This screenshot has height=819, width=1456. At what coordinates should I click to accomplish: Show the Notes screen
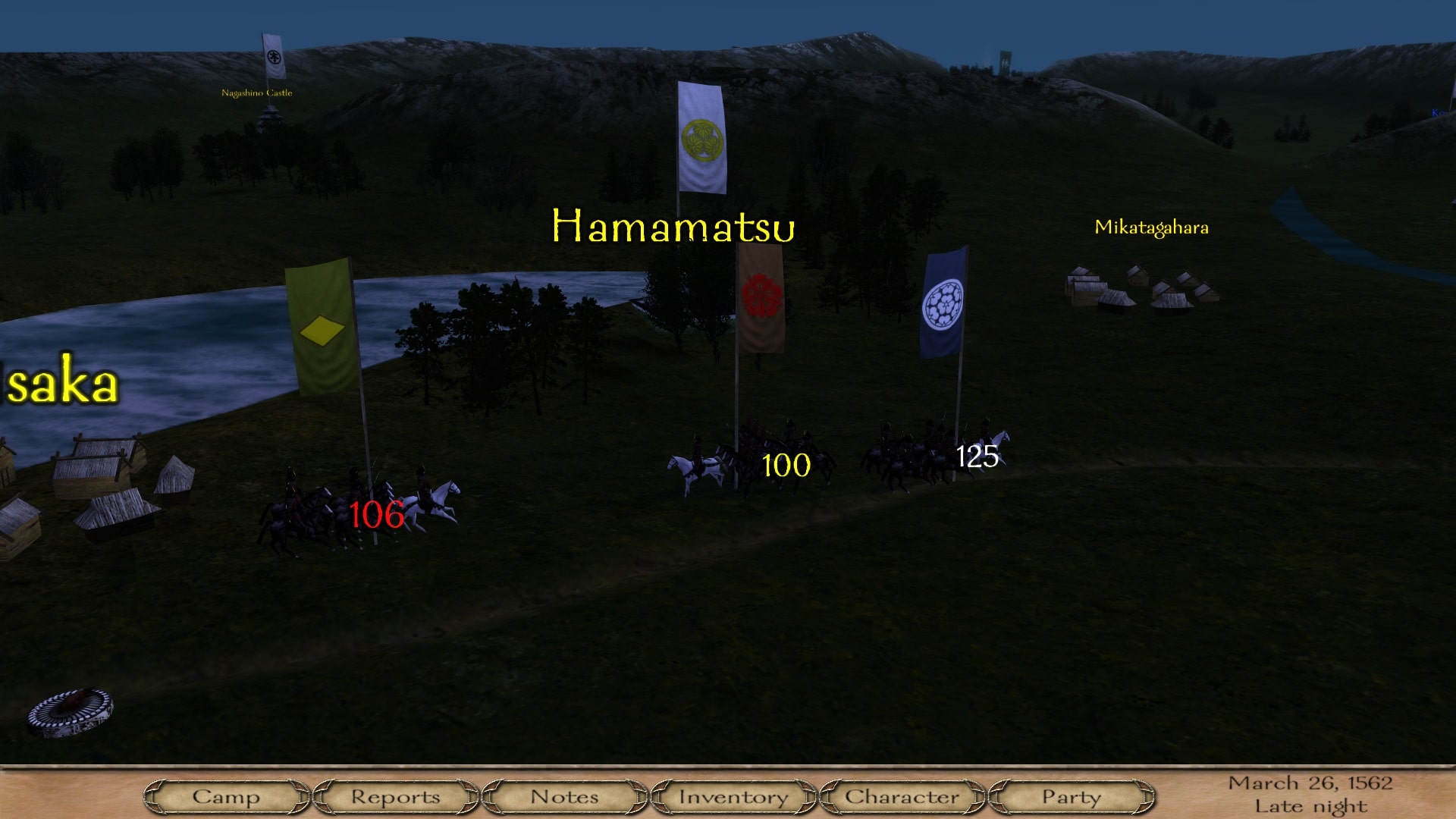click(564, 797)
